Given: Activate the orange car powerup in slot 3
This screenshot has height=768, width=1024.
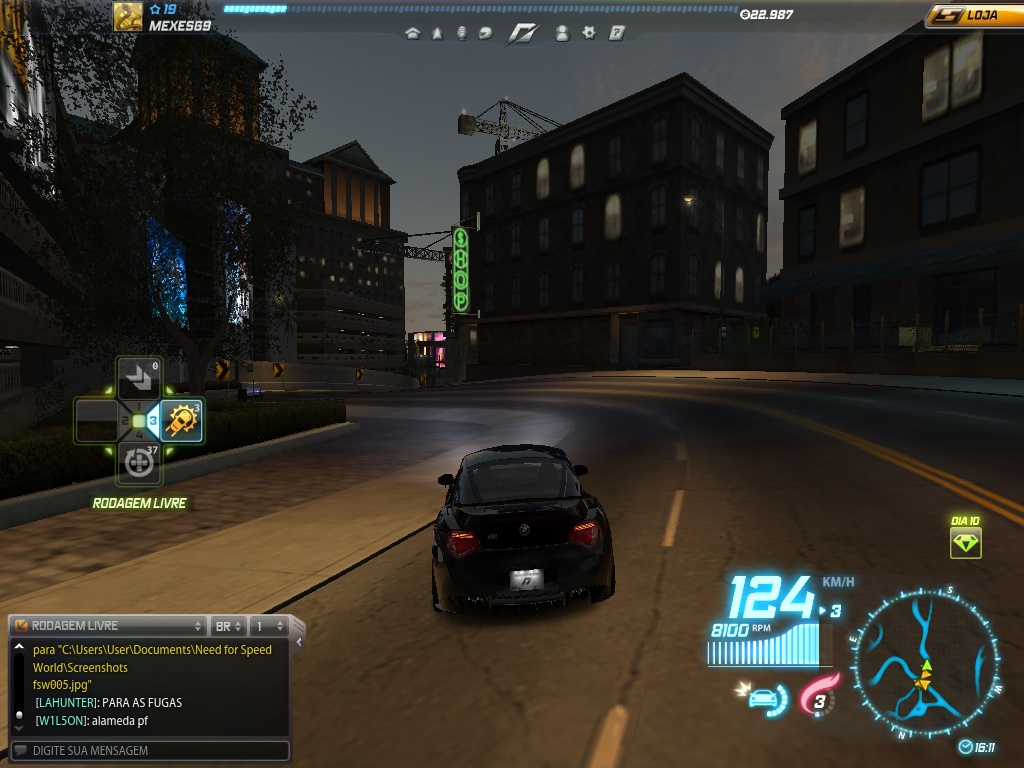Looking at the screenshot, I should 183,421.
